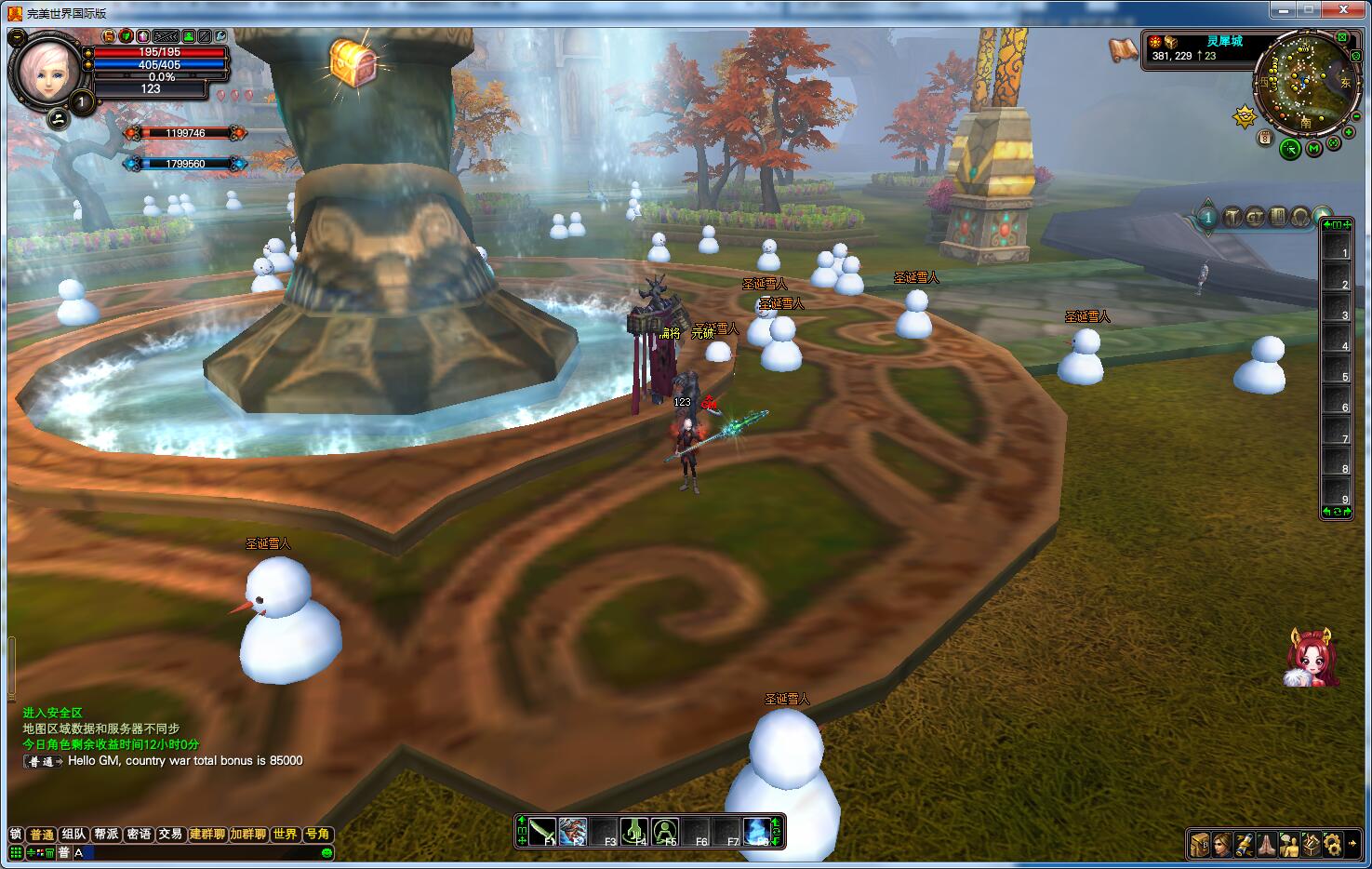Click the golden treasure chest icon
The width and height of the screenshot is (1372, 869).
point(353,61)
